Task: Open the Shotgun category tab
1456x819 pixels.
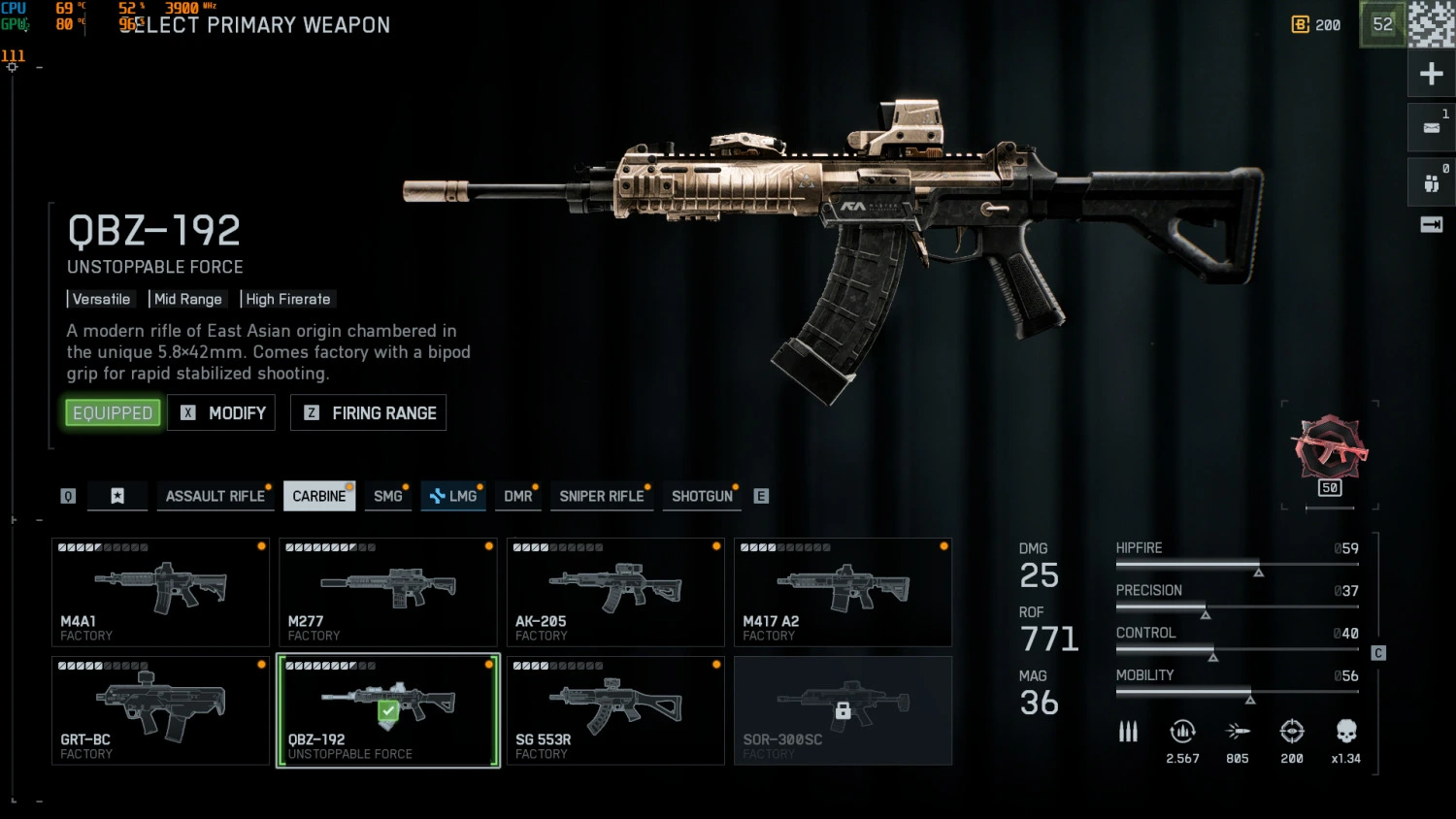Action: pos(702,496)
